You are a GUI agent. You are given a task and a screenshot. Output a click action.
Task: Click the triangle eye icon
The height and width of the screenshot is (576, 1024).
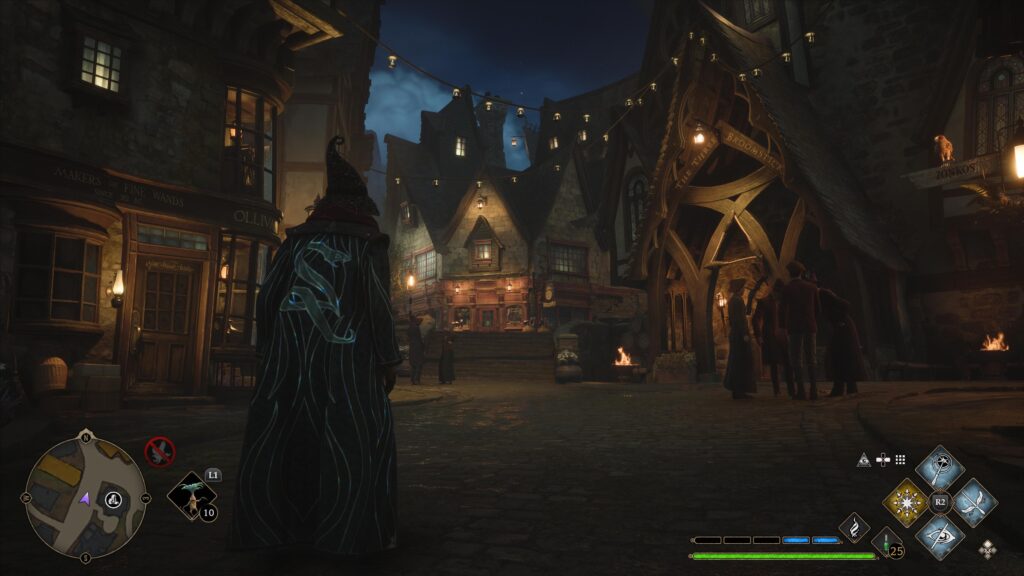[x=864, y=460]
